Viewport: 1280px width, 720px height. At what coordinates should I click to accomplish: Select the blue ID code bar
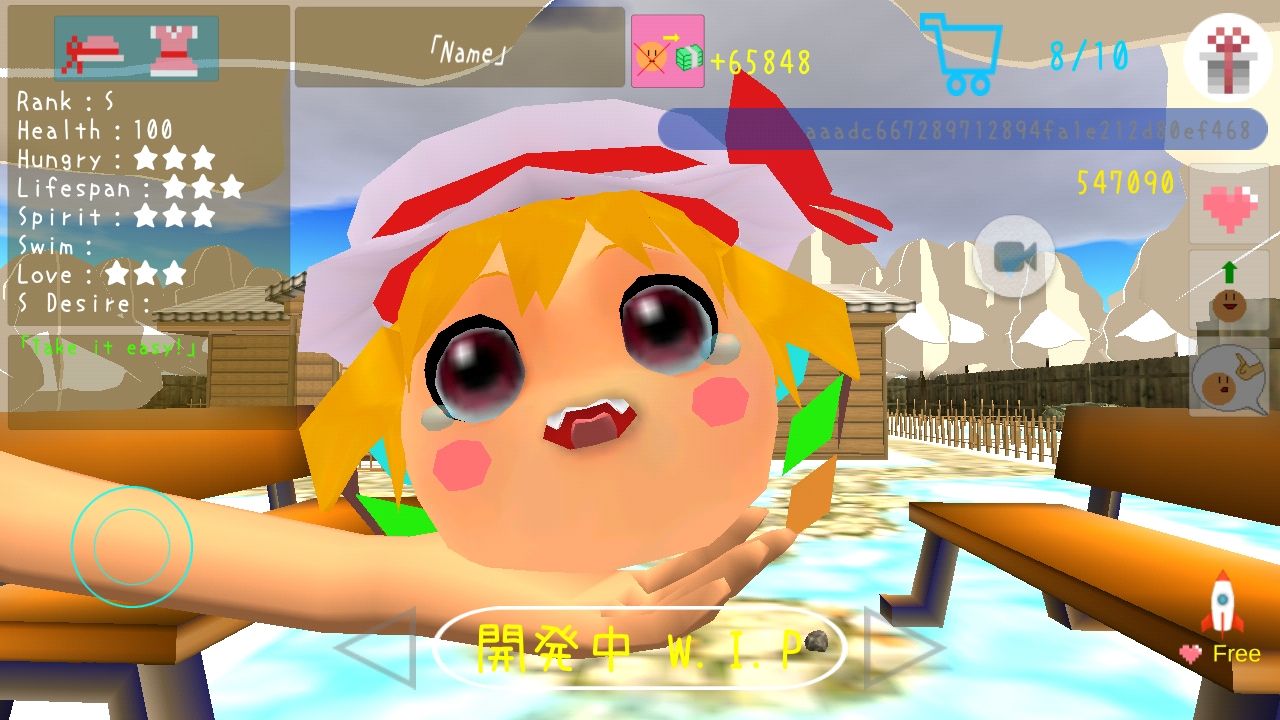point(960,128)
